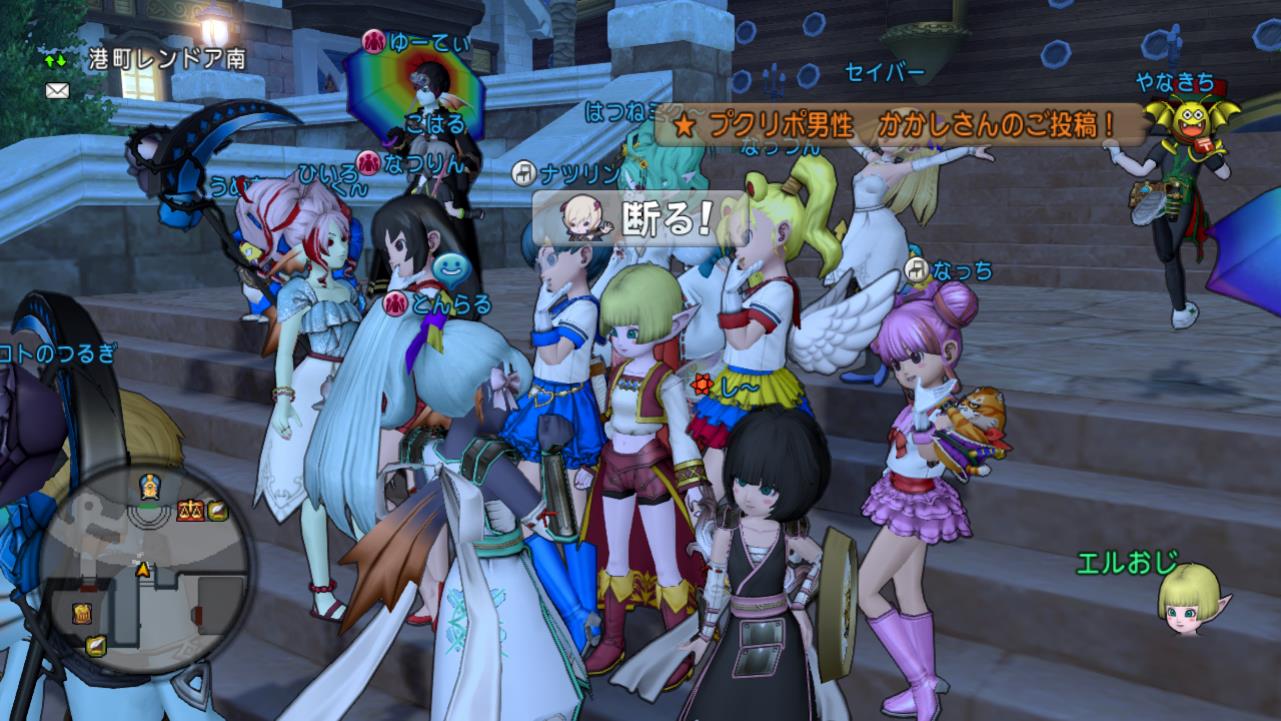Viewport: 1281px width, 721px height.
Task: Select the ゆーてい player name tag
Action: [x=414, y=42]
